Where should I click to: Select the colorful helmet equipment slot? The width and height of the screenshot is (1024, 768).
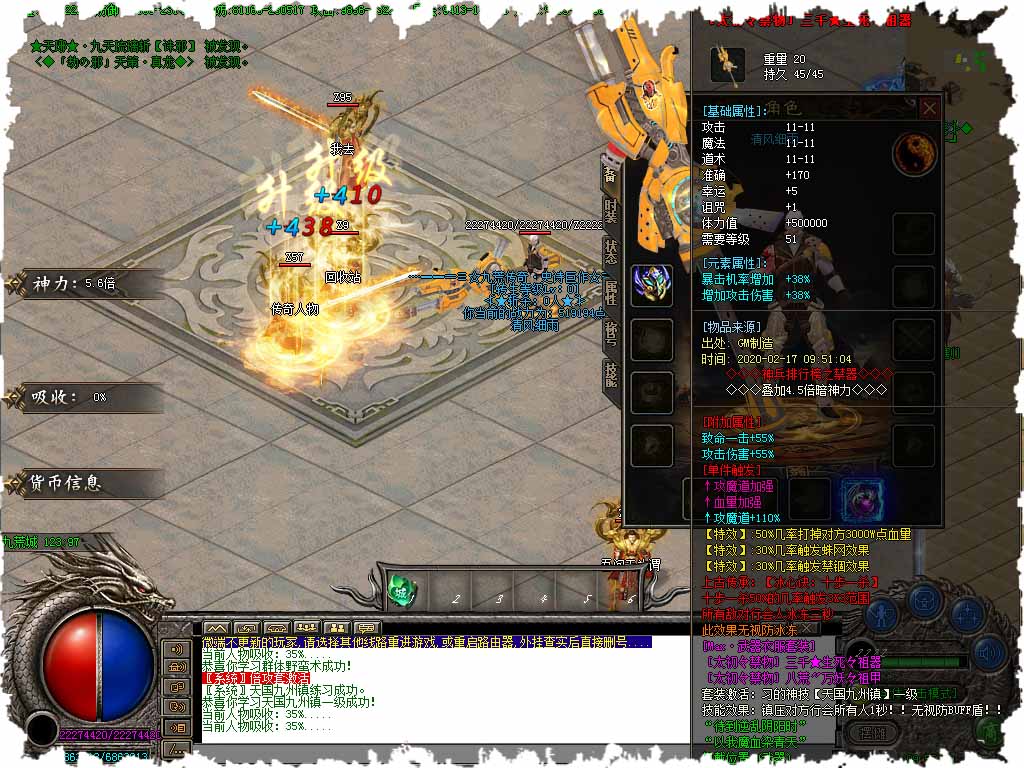(x=651, y=284)
